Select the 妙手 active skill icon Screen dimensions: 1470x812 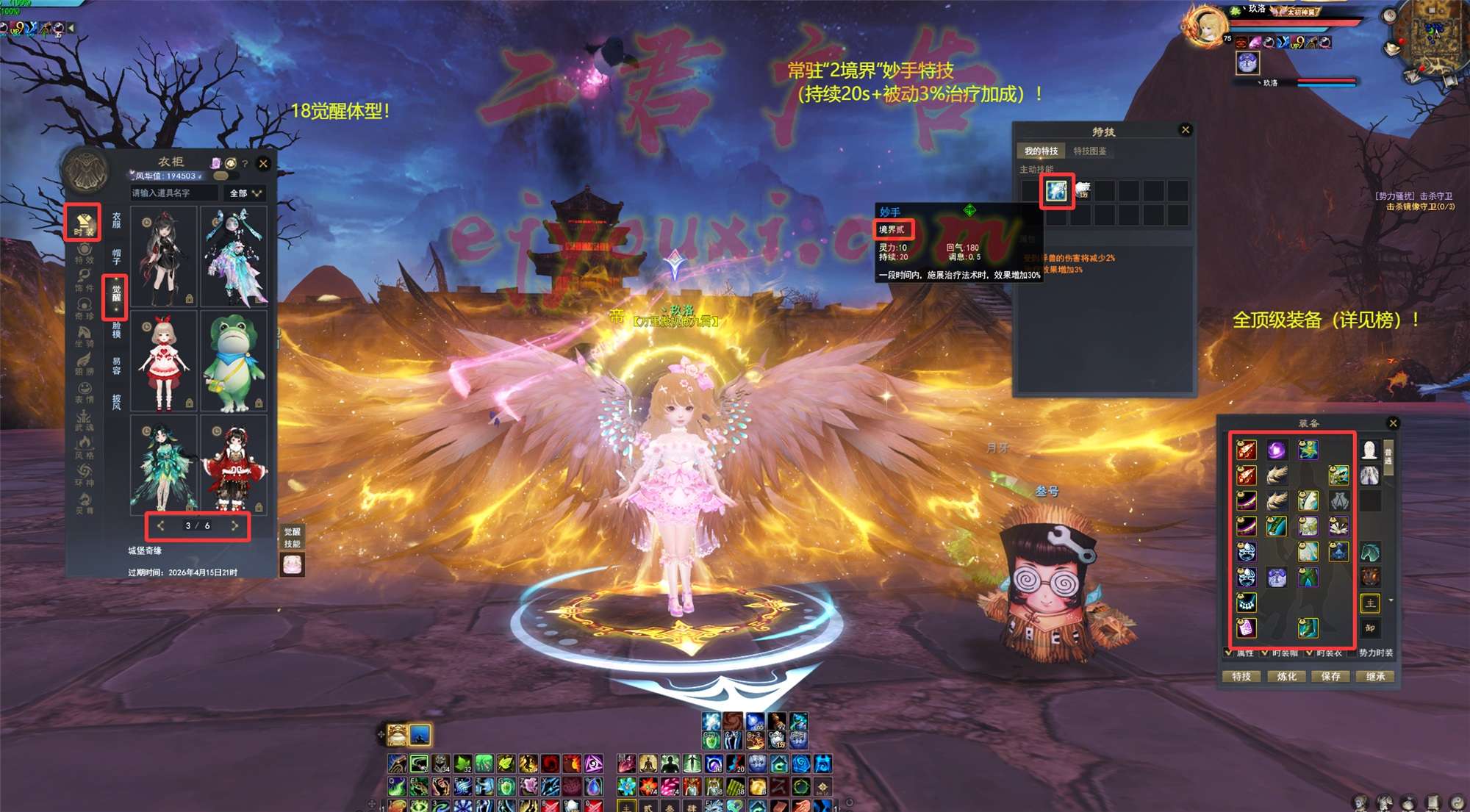(x=1057, y=191)
